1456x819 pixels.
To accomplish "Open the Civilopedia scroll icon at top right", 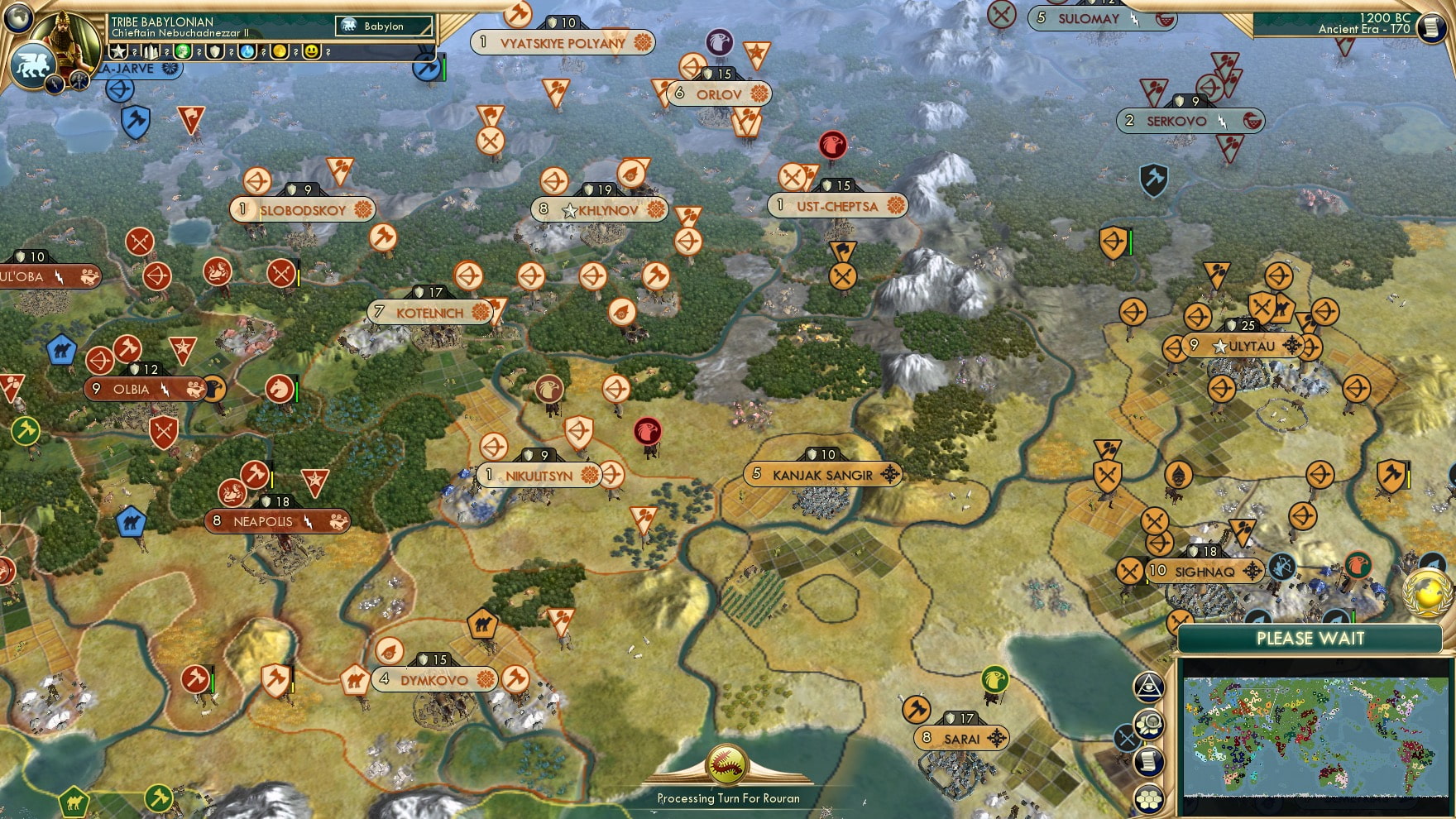I will (x=1433, y=27).
